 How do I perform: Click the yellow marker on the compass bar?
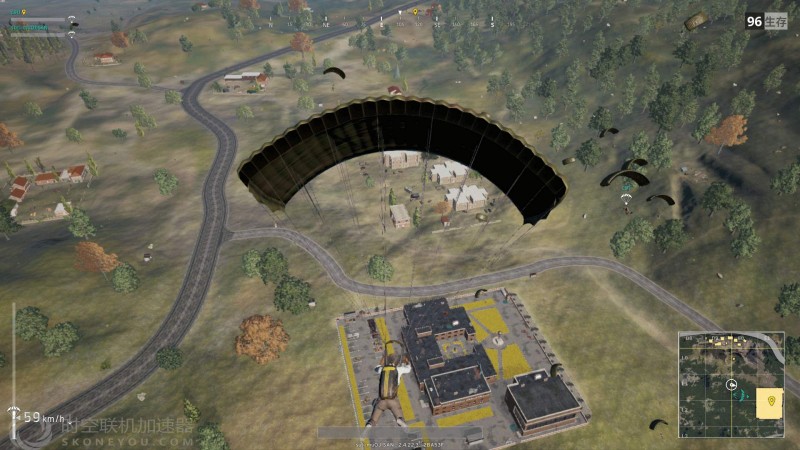coord(415,12)
